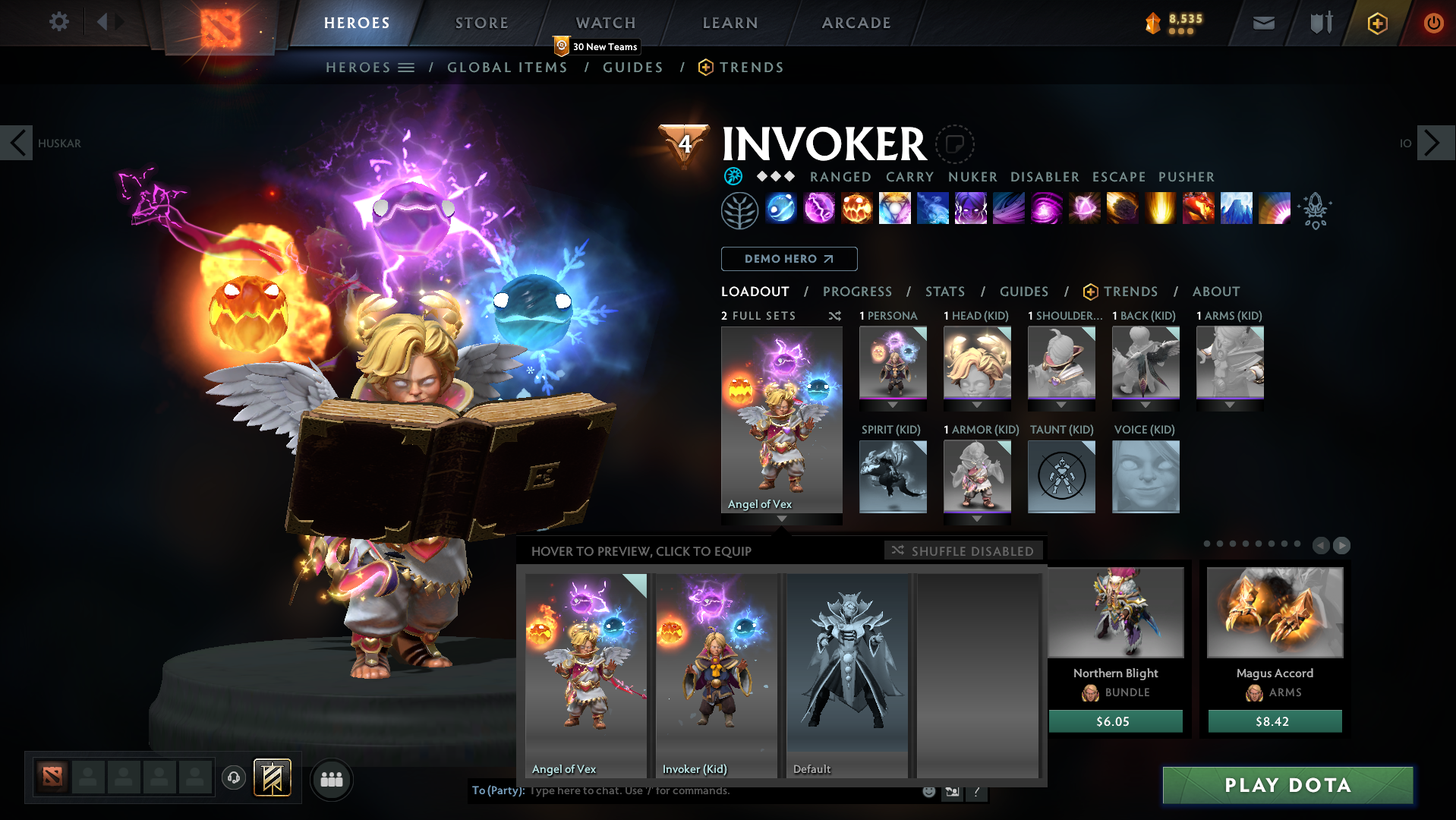Click the DEMO HERO button
1456x820 pixels.
(789, 259)
